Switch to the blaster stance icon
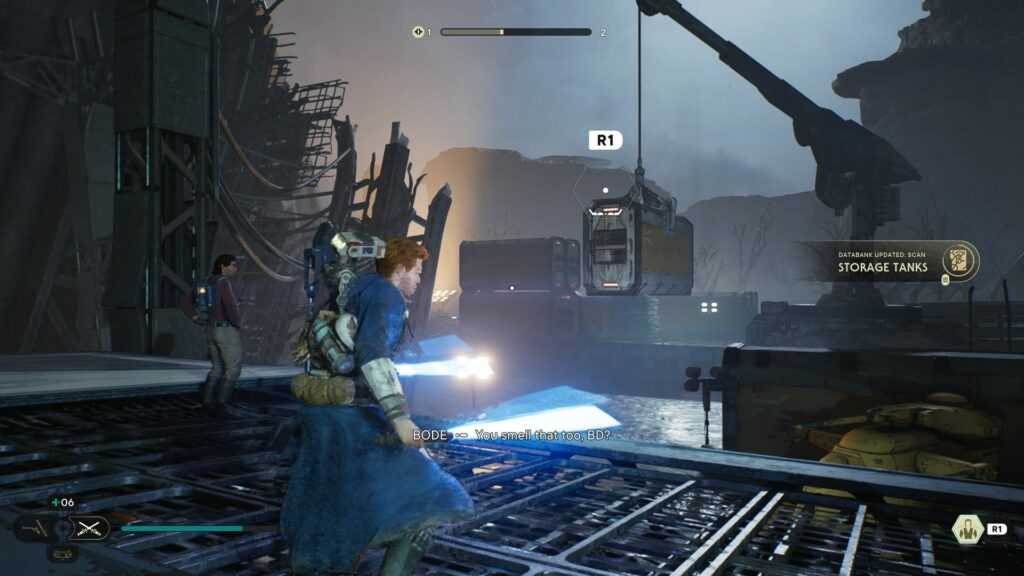Image resolution: width=1024 pixels, height=576 pixels. [36, 527]
